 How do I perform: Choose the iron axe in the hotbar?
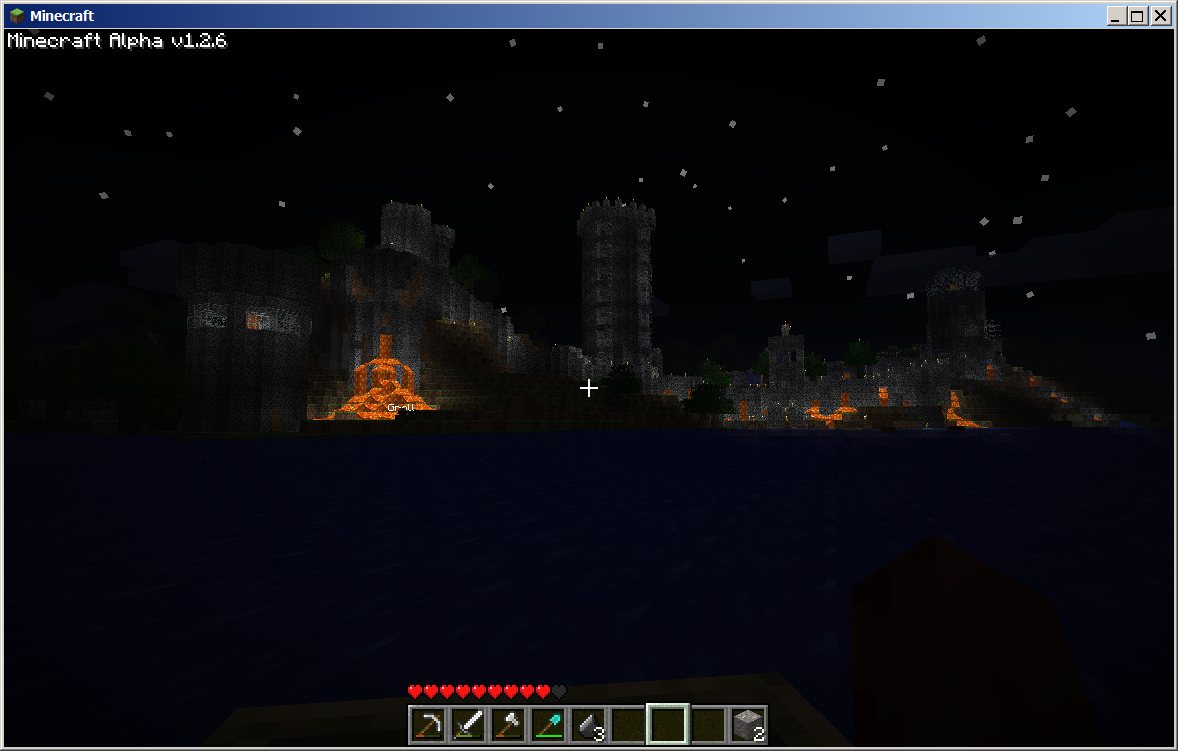508,724
